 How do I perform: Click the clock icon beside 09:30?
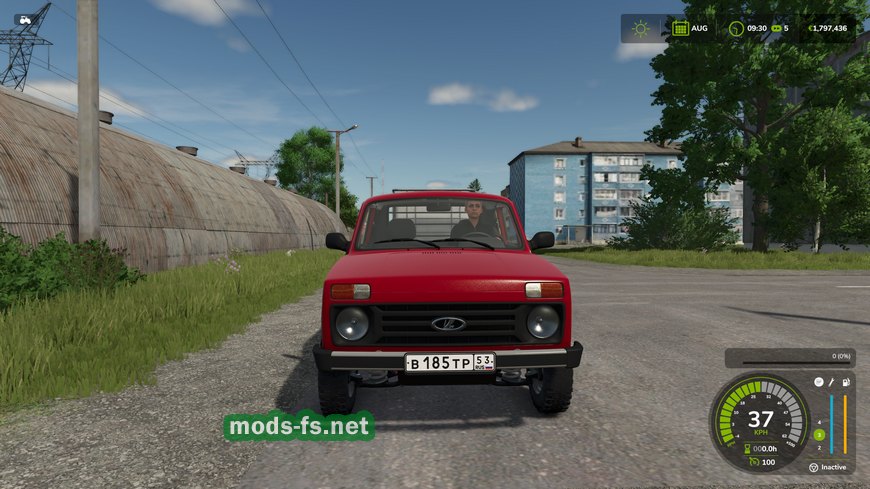736,28
